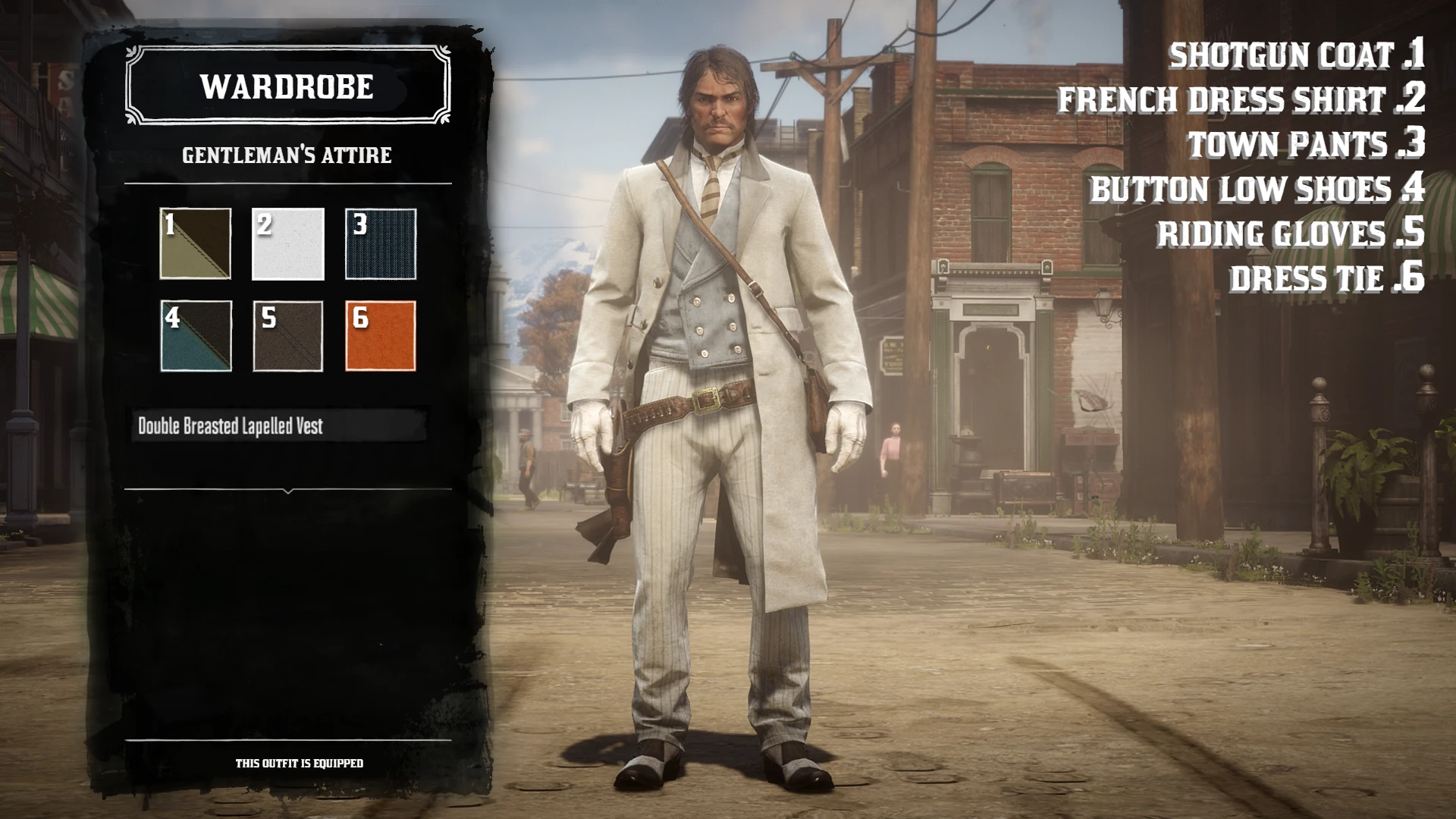Pick the orange swatch numbered 6
This screenshot has width=1456, height=819.
click(381, 336)
